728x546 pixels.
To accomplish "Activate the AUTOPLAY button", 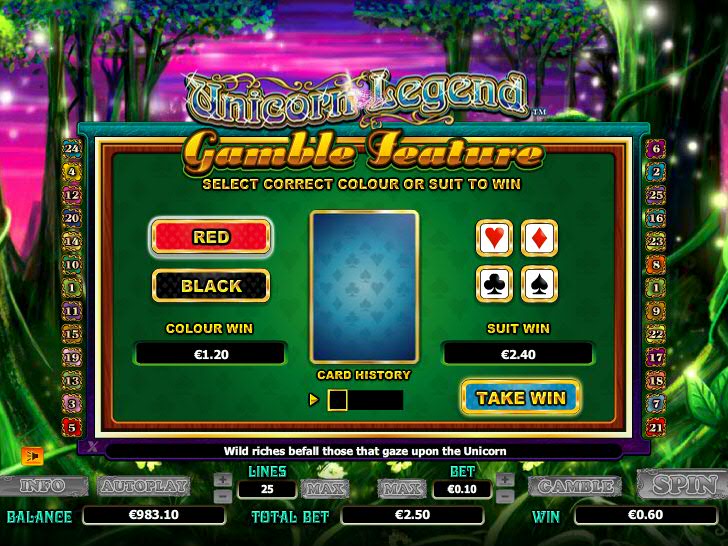I will [143, 486].
